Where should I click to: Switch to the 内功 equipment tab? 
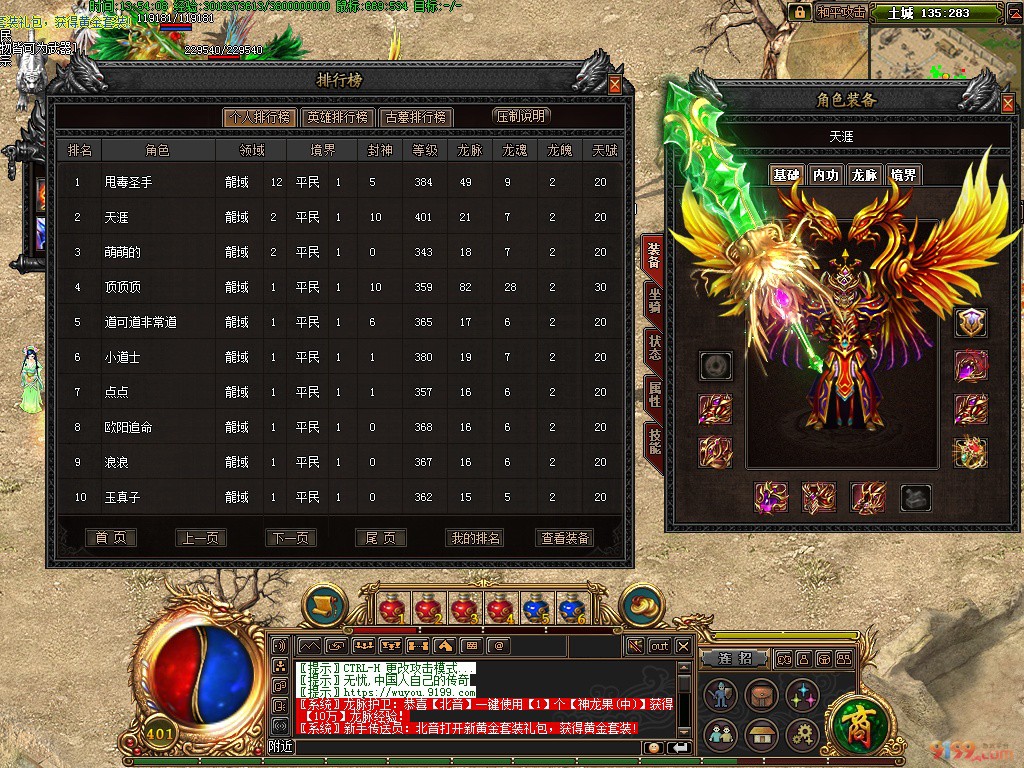tap(825, 175)
